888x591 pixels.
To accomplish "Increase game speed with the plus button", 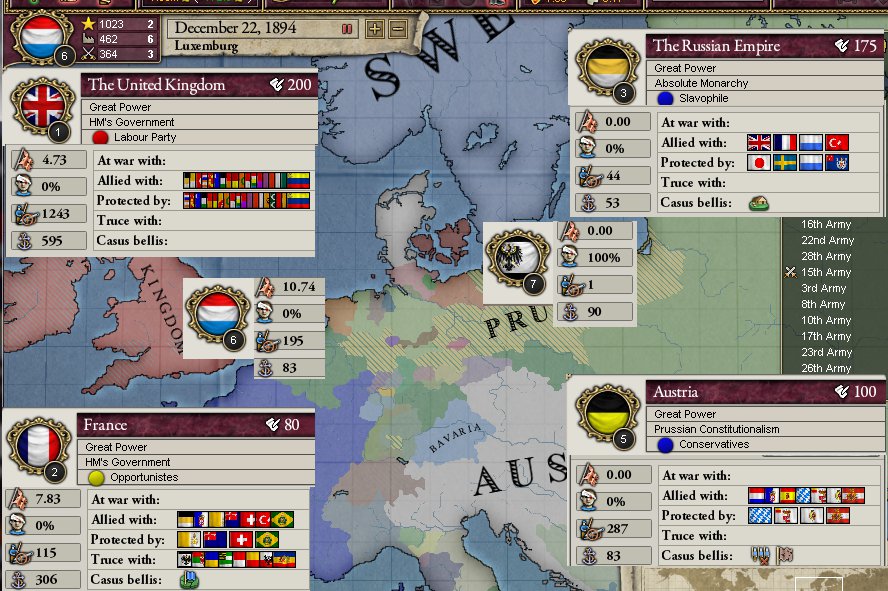I will (x=375, y=29).
